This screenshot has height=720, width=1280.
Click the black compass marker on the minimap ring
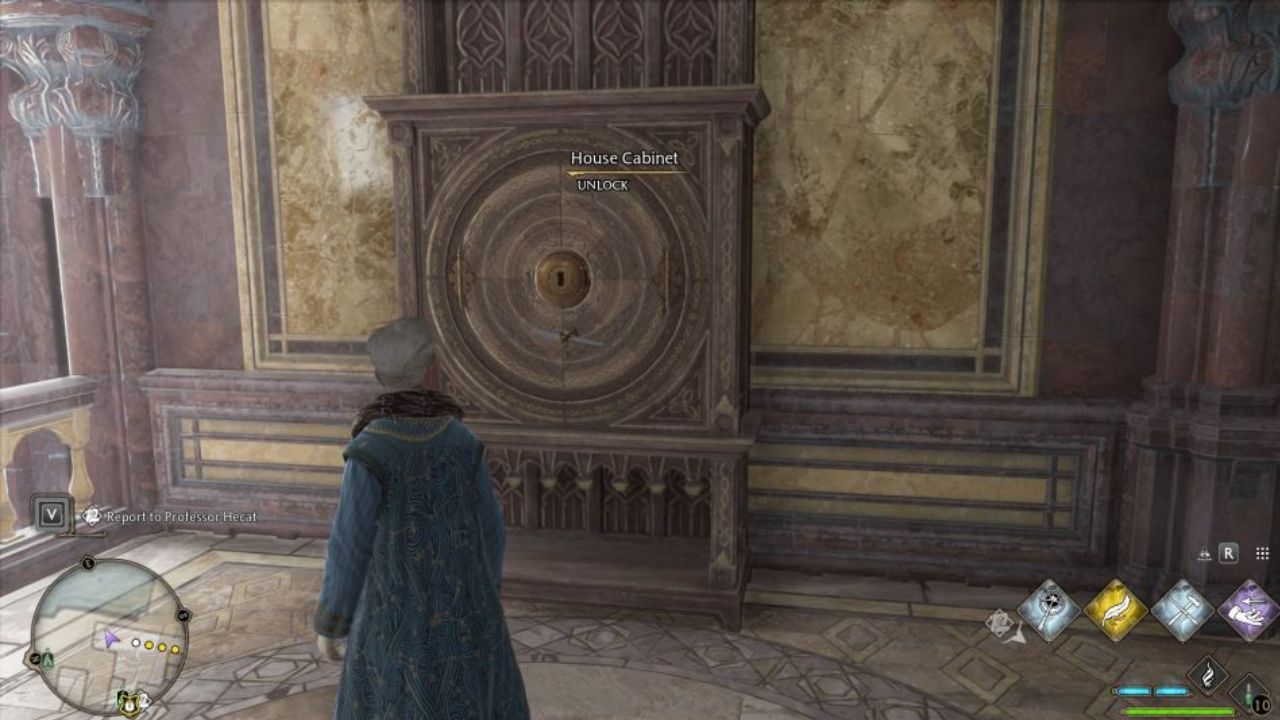[x=88, y=563]
